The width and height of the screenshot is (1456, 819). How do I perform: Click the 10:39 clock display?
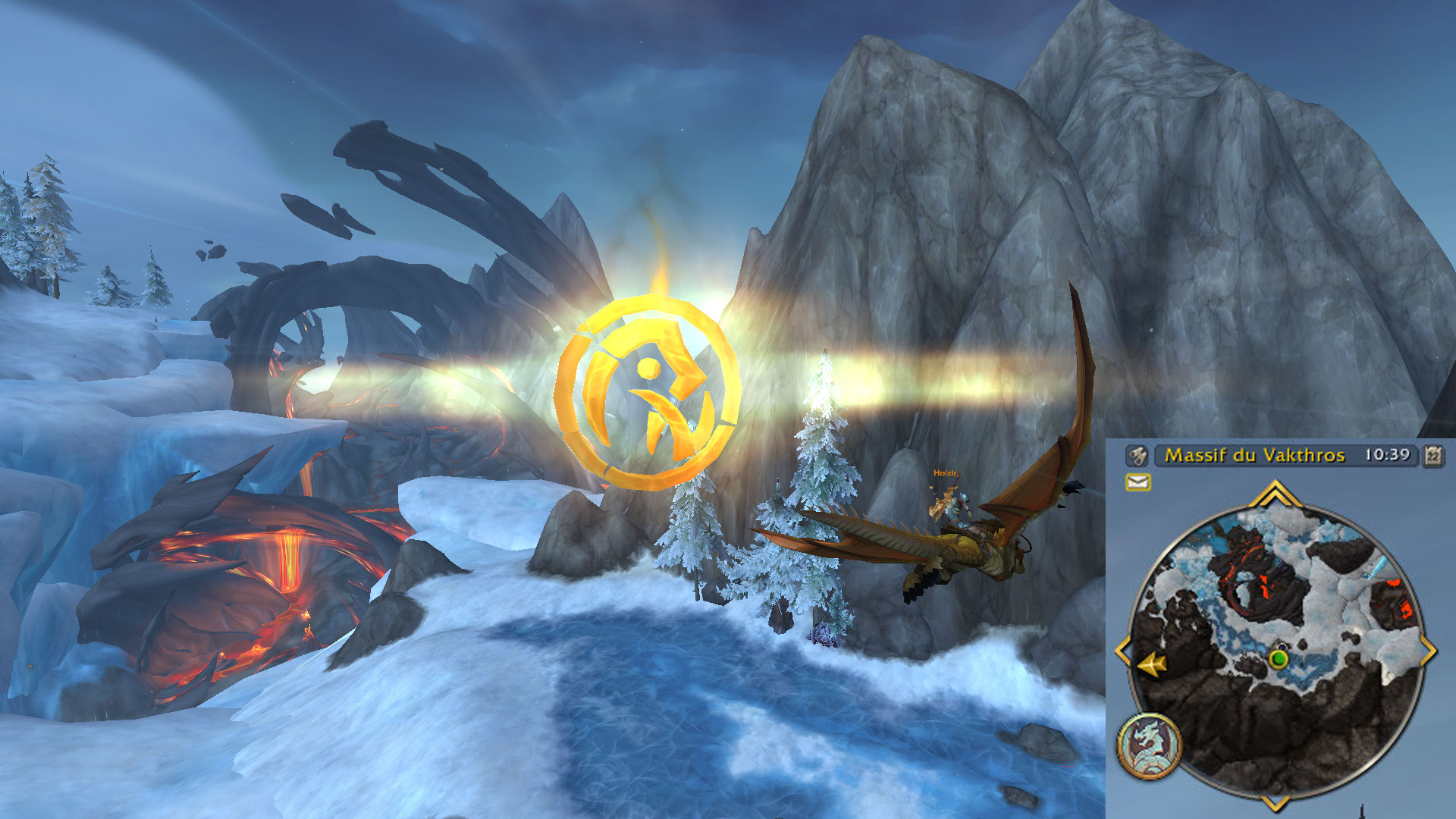(x=1387, y=455)
